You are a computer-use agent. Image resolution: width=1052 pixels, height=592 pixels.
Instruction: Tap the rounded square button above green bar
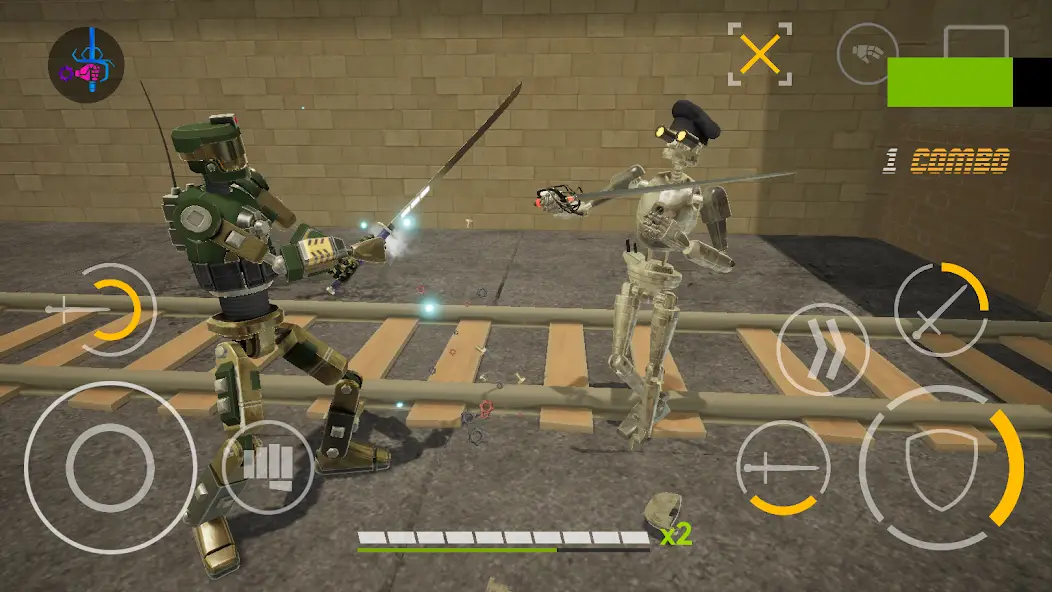click(975, 42)
